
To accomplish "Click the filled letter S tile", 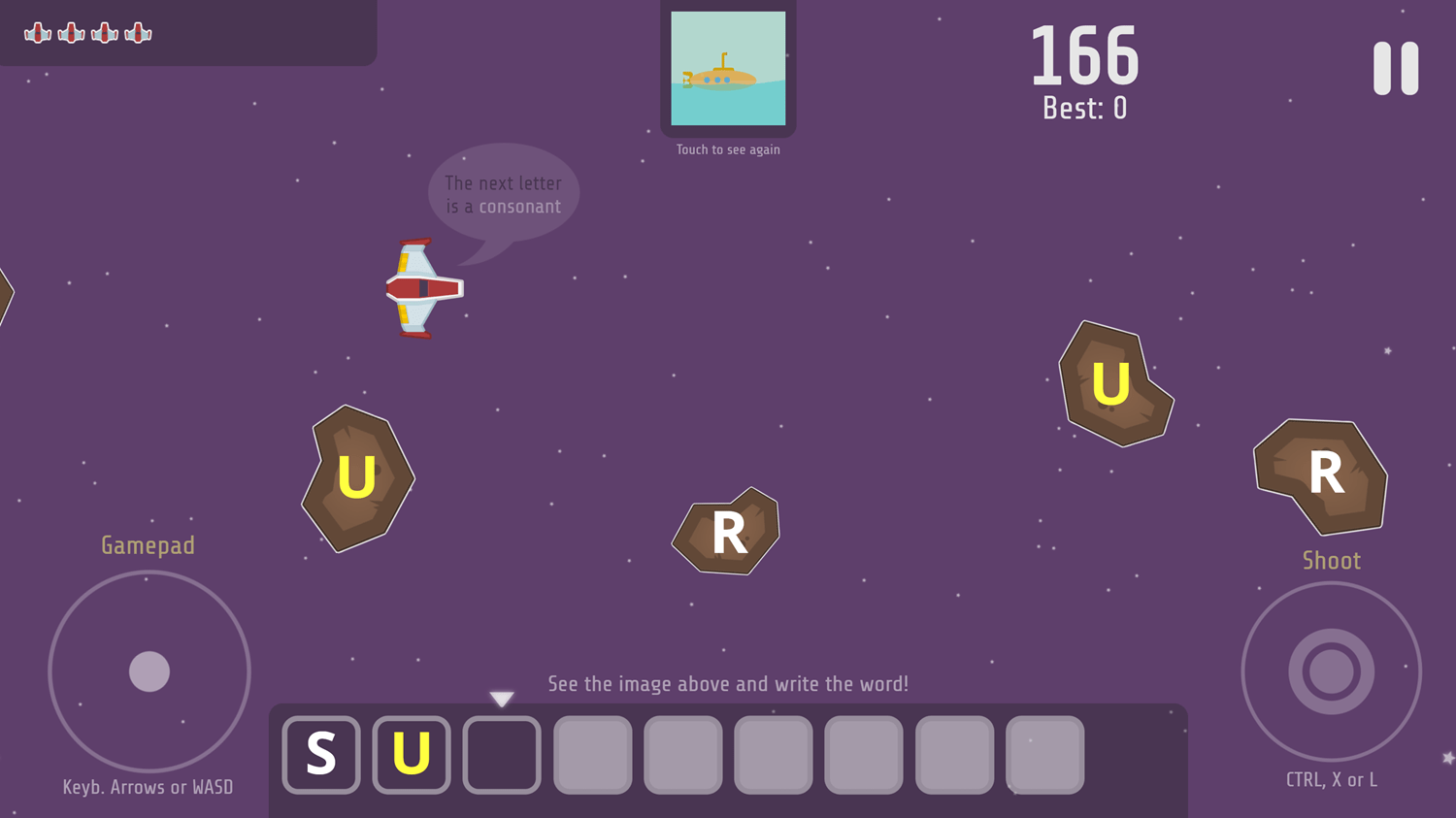I will (x=321, y=755).
